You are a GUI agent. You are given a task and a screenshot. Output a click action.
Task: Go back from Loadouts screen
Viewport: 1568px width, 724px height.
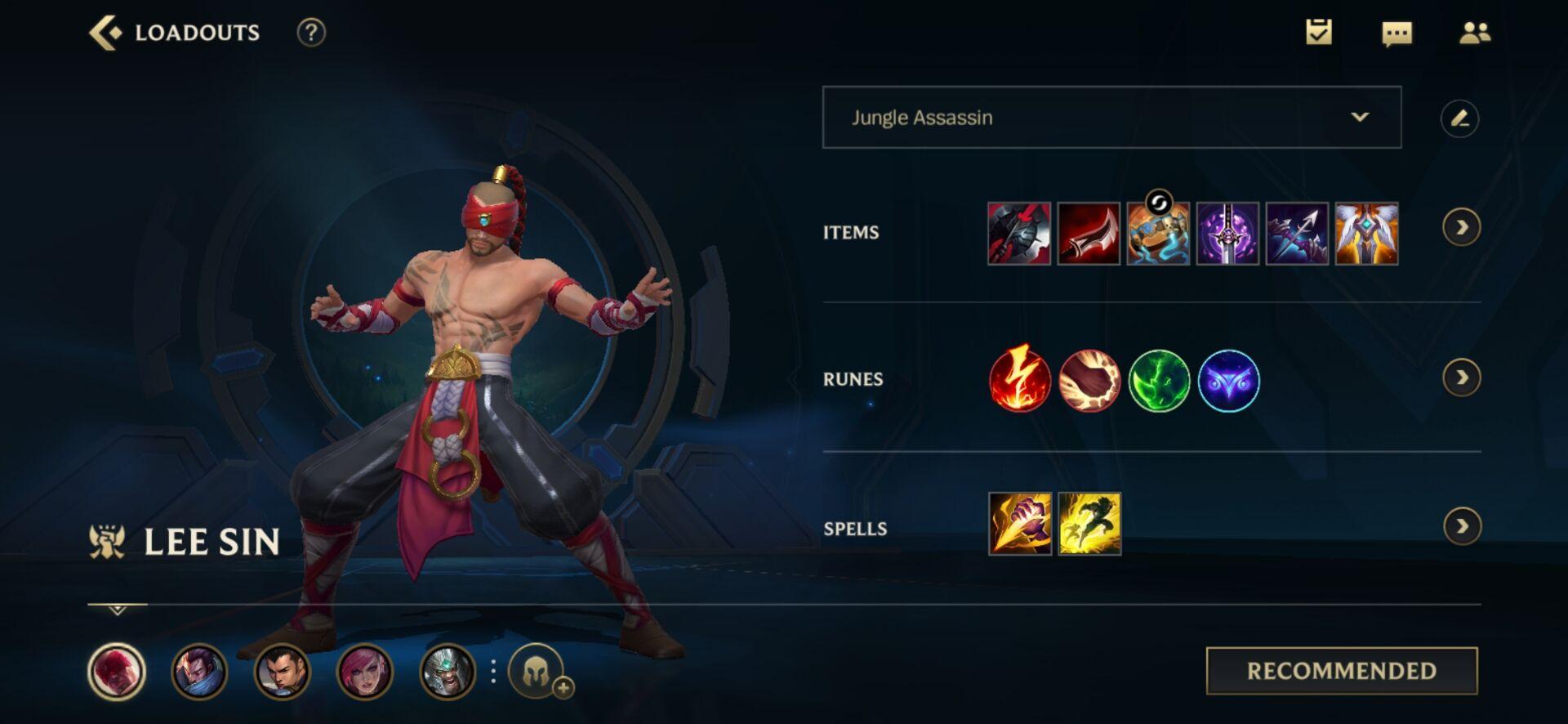[105, 34]
